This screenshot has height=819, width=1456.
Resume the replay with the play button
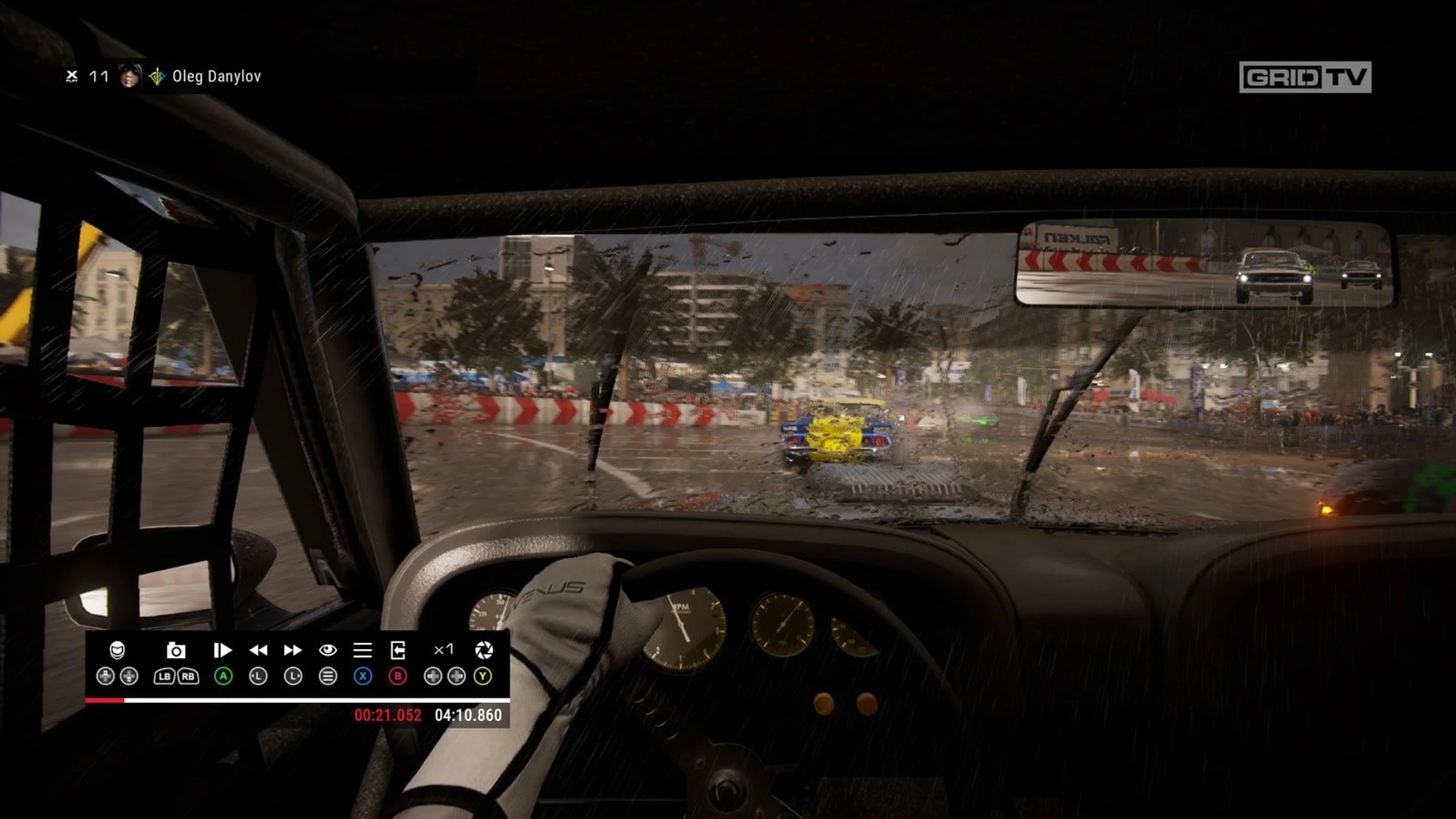222,650
